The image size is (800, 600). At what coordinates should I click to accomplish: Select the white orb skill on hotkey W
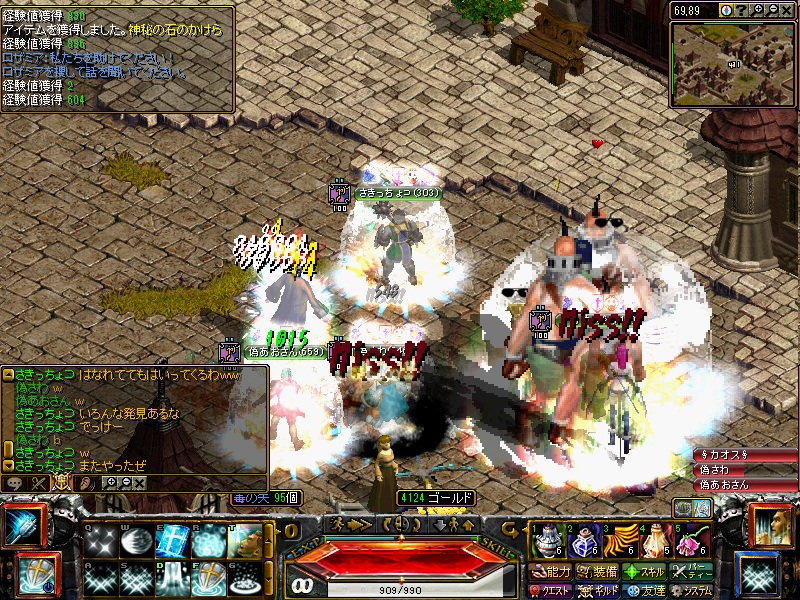[135, 541]
